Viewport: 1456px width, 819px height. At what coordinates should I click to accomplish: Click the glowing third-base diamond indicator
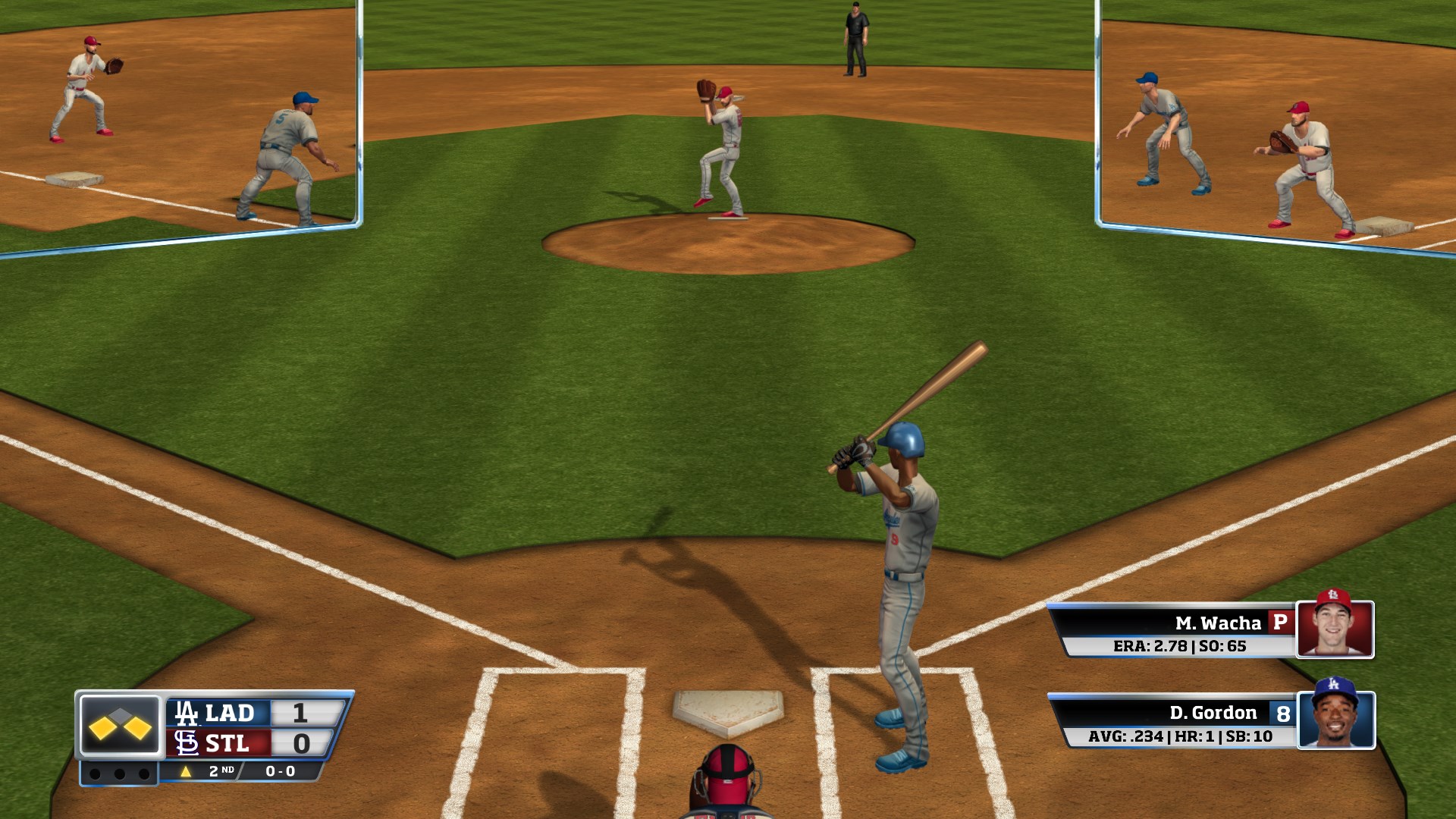[102, 730]
